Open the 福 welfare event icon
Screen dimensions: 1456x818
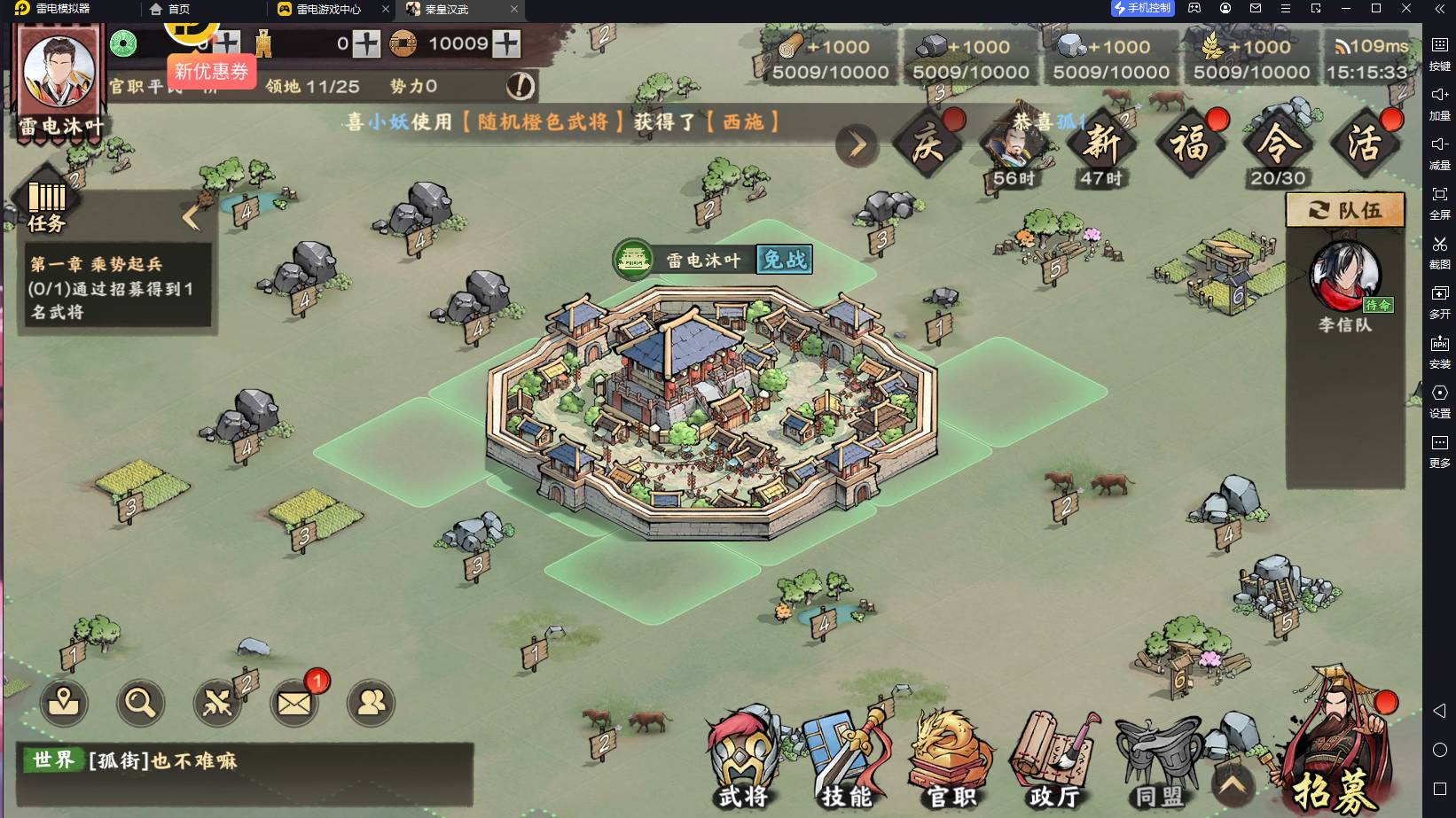pos(1190,144)
